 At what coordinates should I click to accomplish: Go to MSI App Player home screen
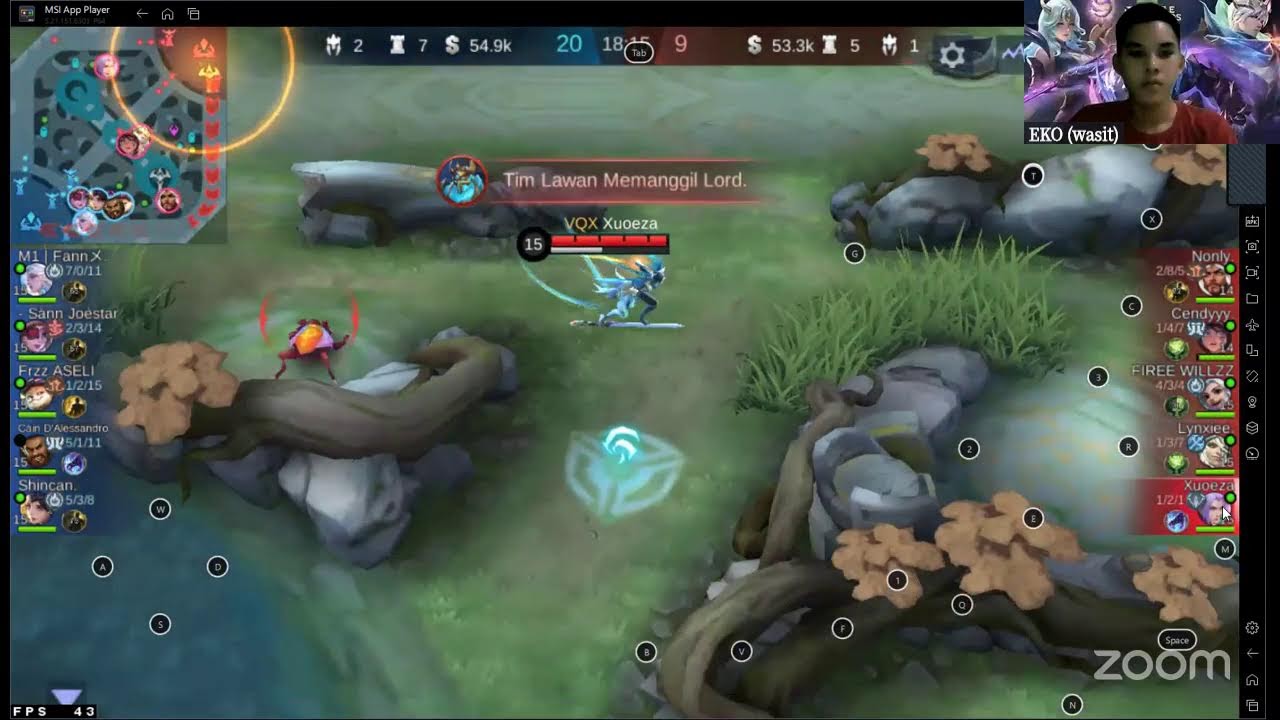168,14
